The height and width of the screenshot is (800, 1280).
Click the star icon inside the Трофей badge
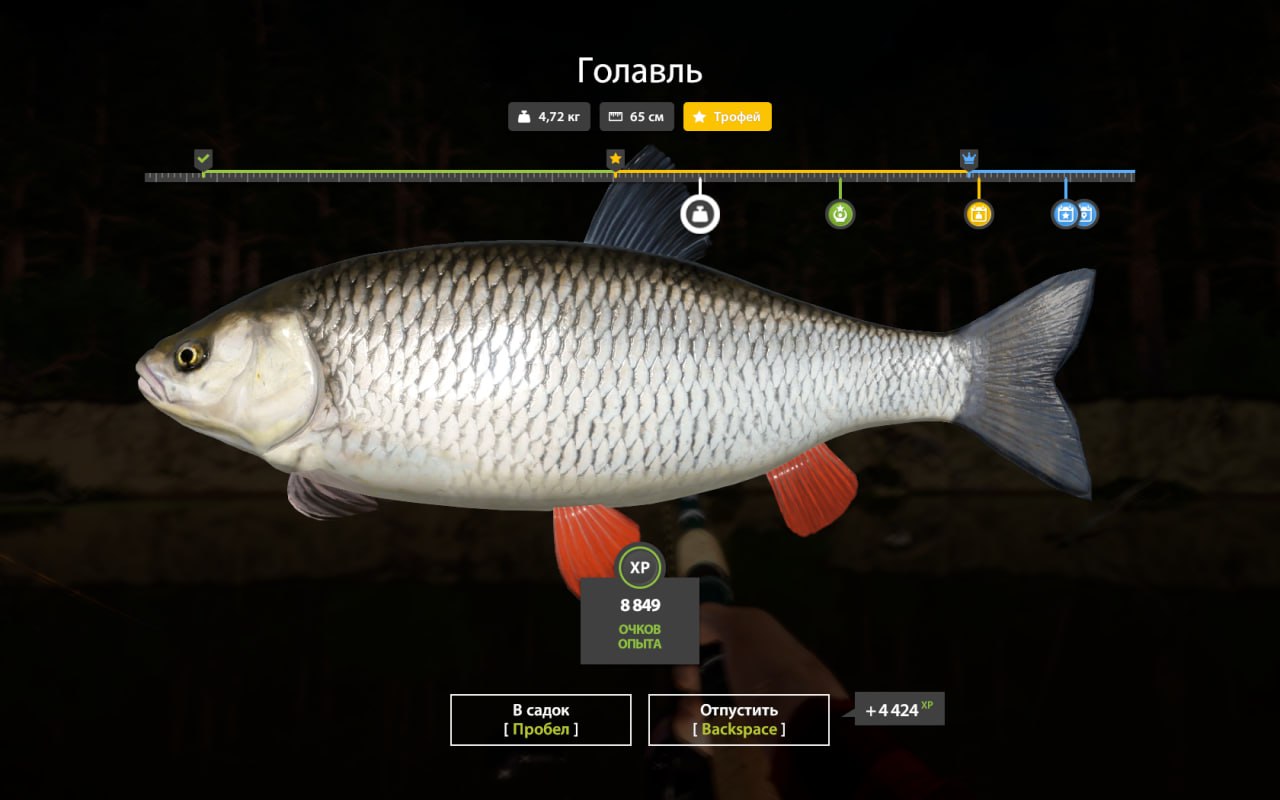tap(699, 116)
